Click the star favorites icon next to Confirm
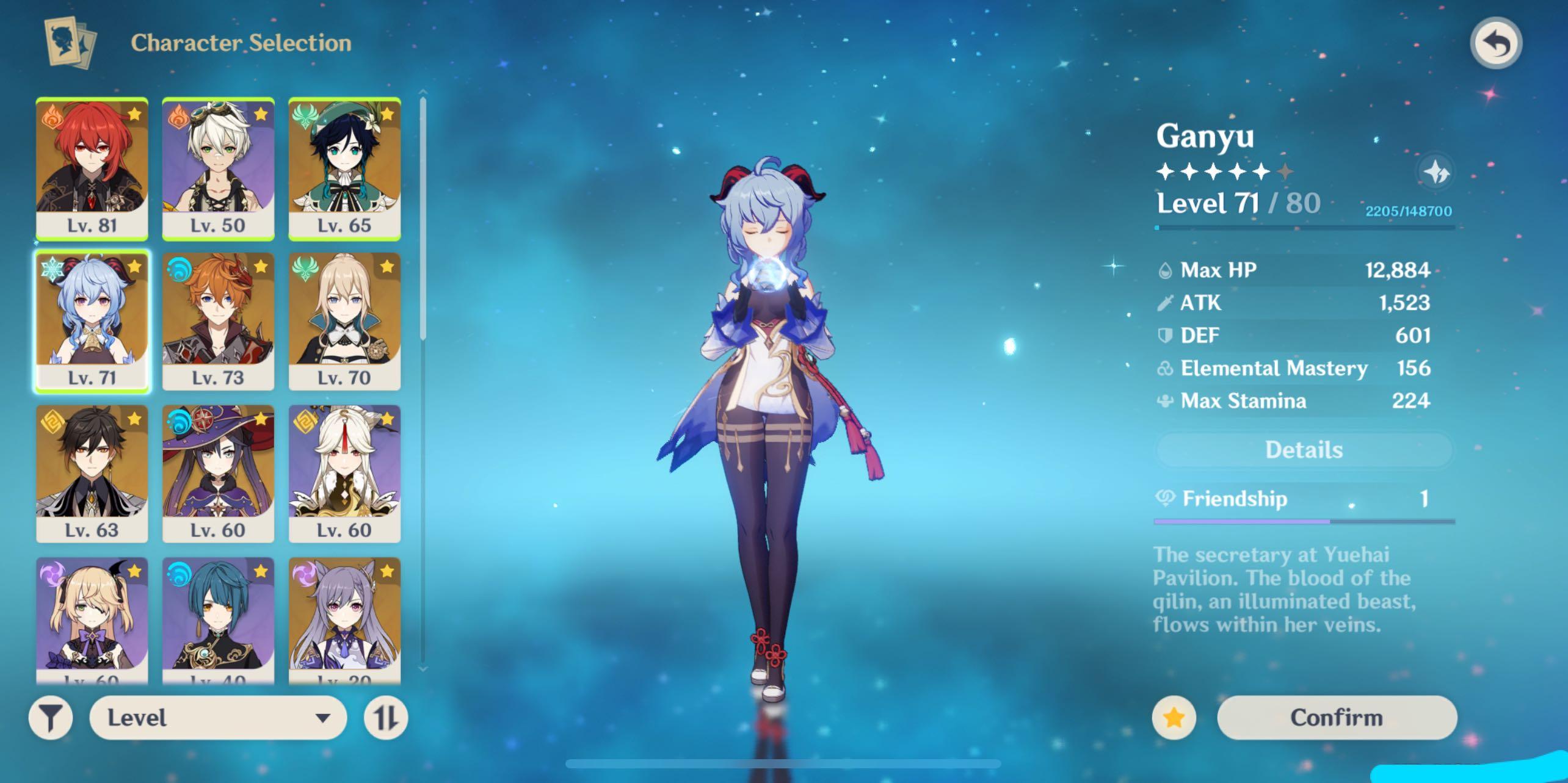 [1175, 718]
